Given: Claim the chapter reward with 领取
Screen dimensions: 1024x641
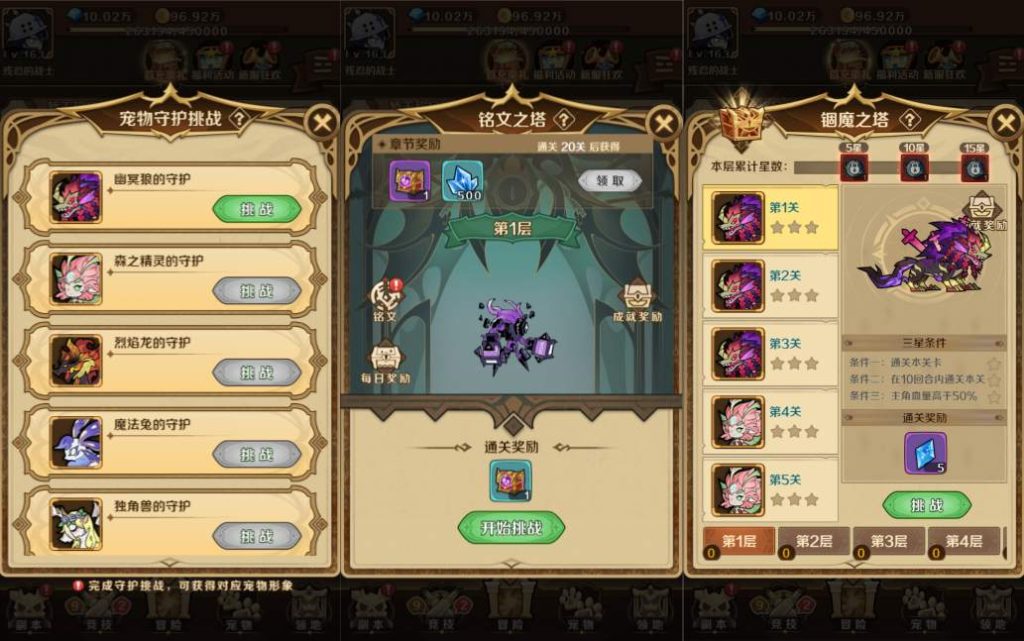Looking at the screenshot, I should click(x=610, y=180).
